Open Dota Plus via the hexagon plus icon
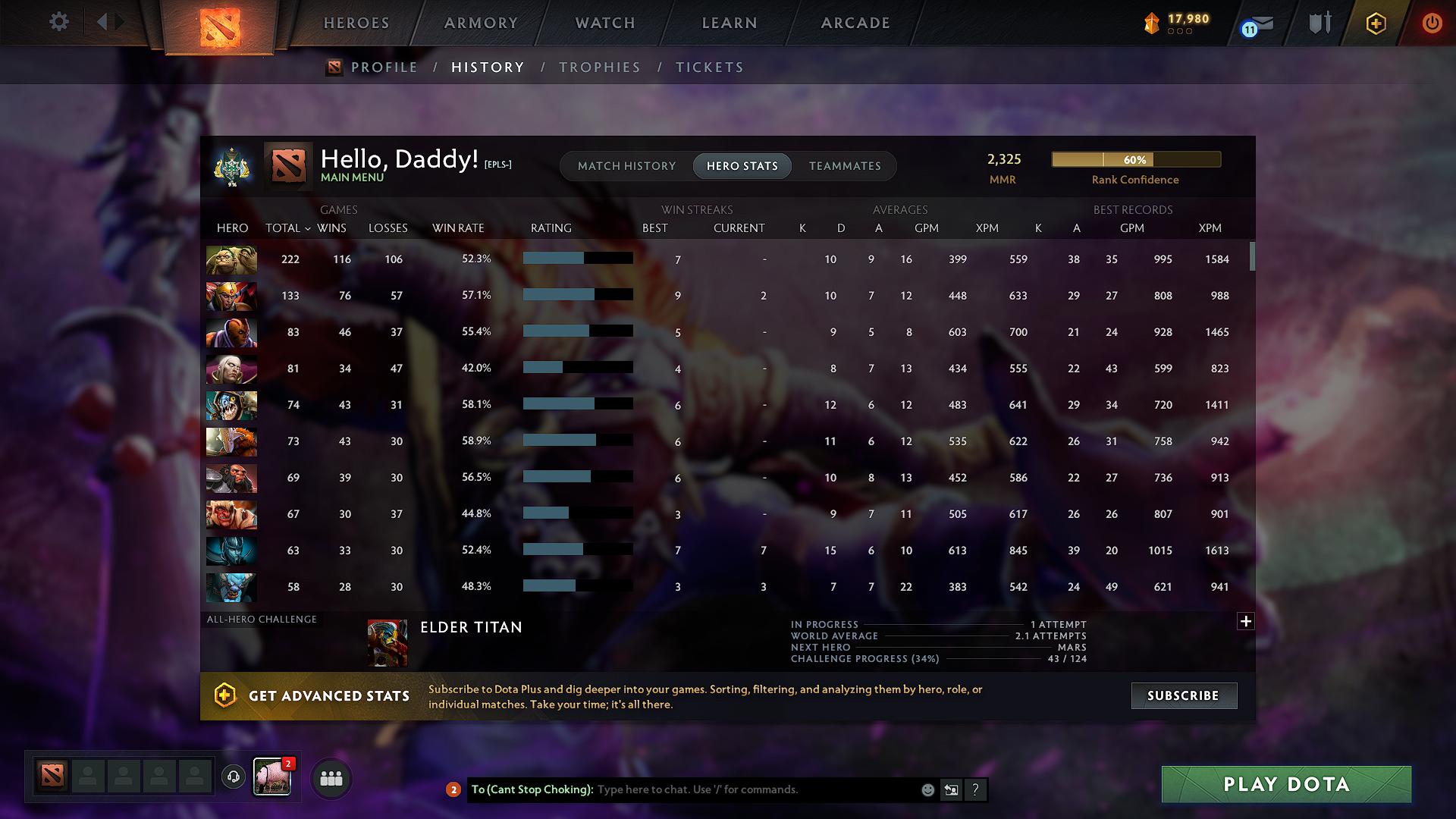Image resolution: width=1456 pixels, height=819 pixels. [1375, 24]
